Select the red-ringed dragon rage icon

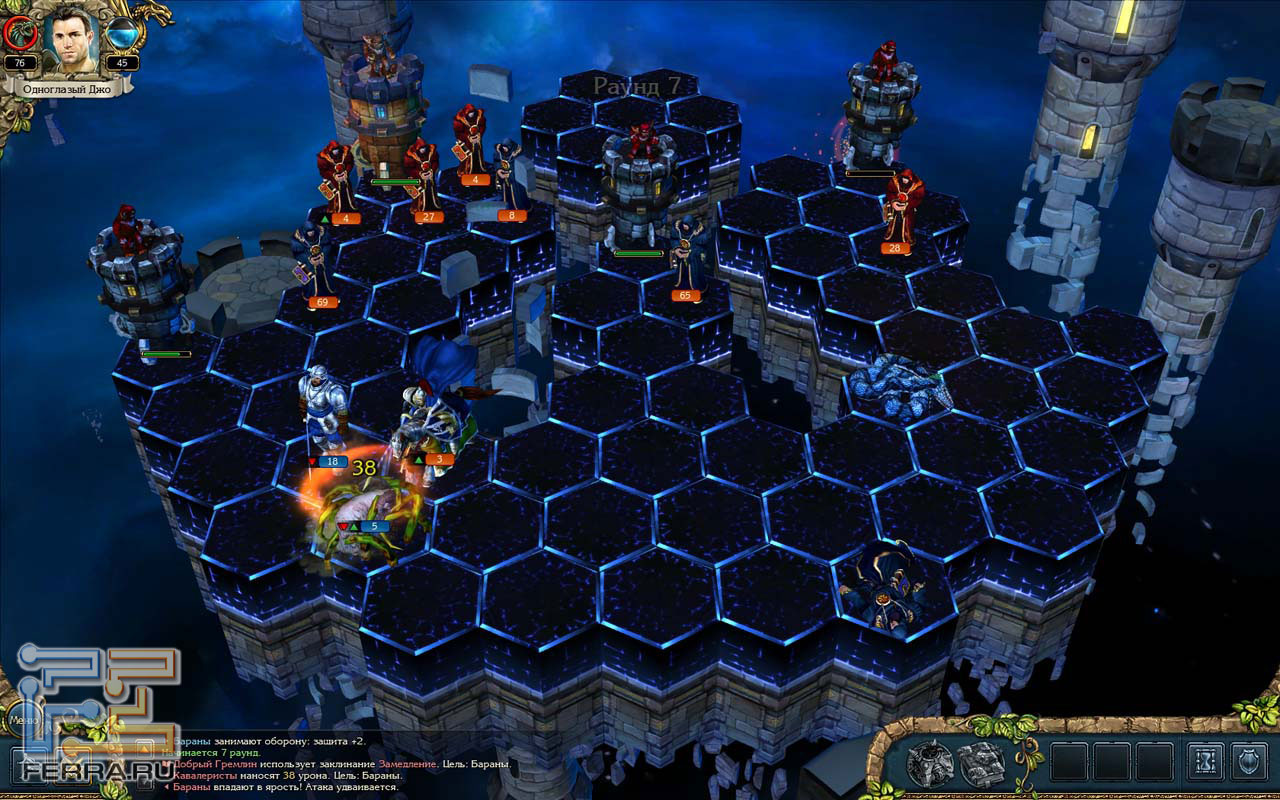pyautogui.click(x=20, y=34)
